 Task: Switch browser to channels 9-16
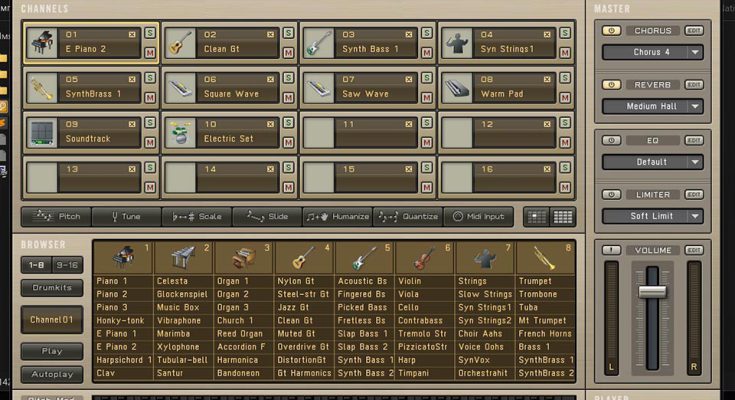68,265
